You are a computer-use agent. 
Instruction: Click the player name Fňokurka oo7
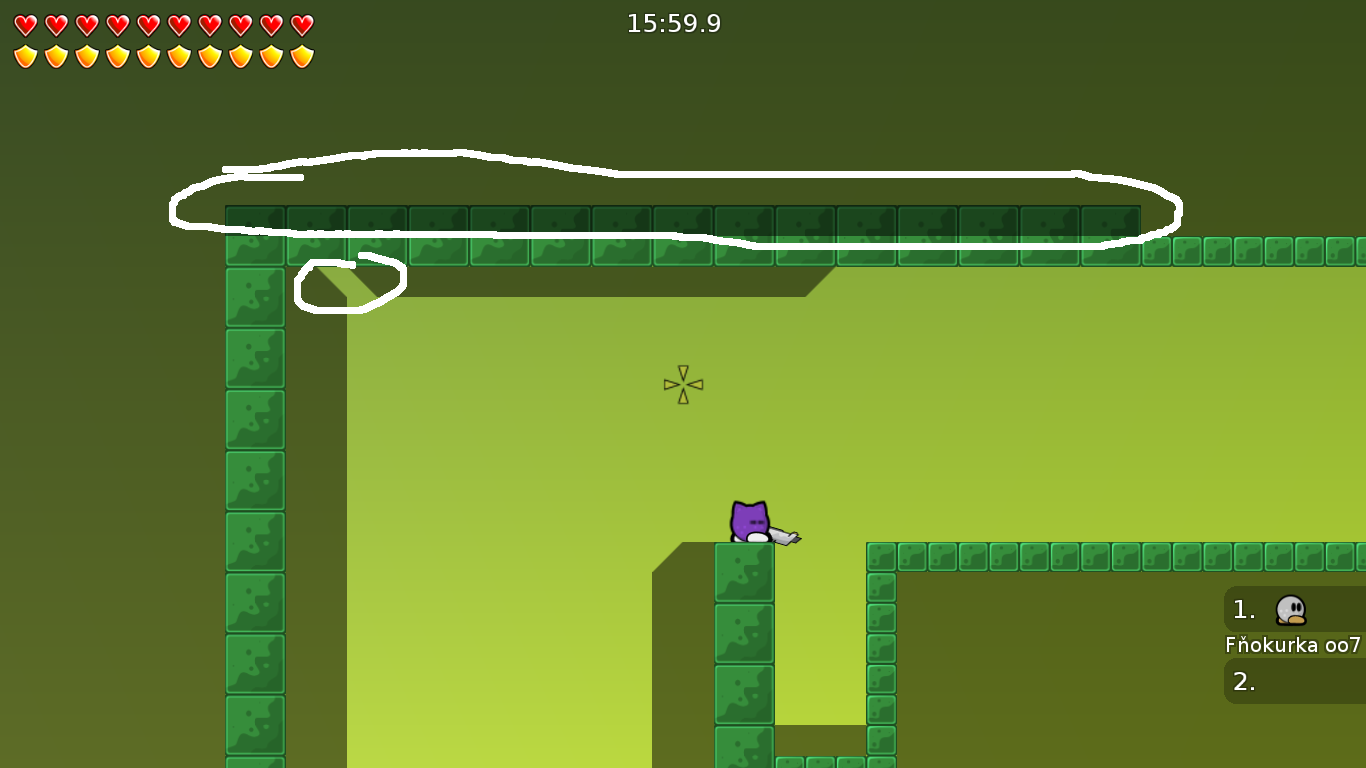(1293, 645)
